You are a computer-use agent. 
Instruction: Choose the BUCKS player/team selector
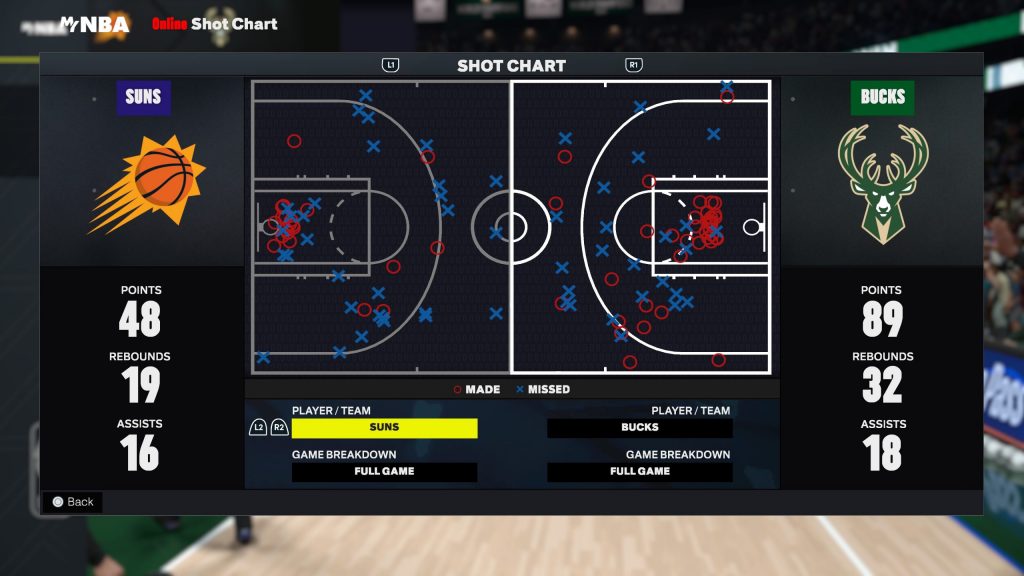pyautogui.click(x=640, y=428)
